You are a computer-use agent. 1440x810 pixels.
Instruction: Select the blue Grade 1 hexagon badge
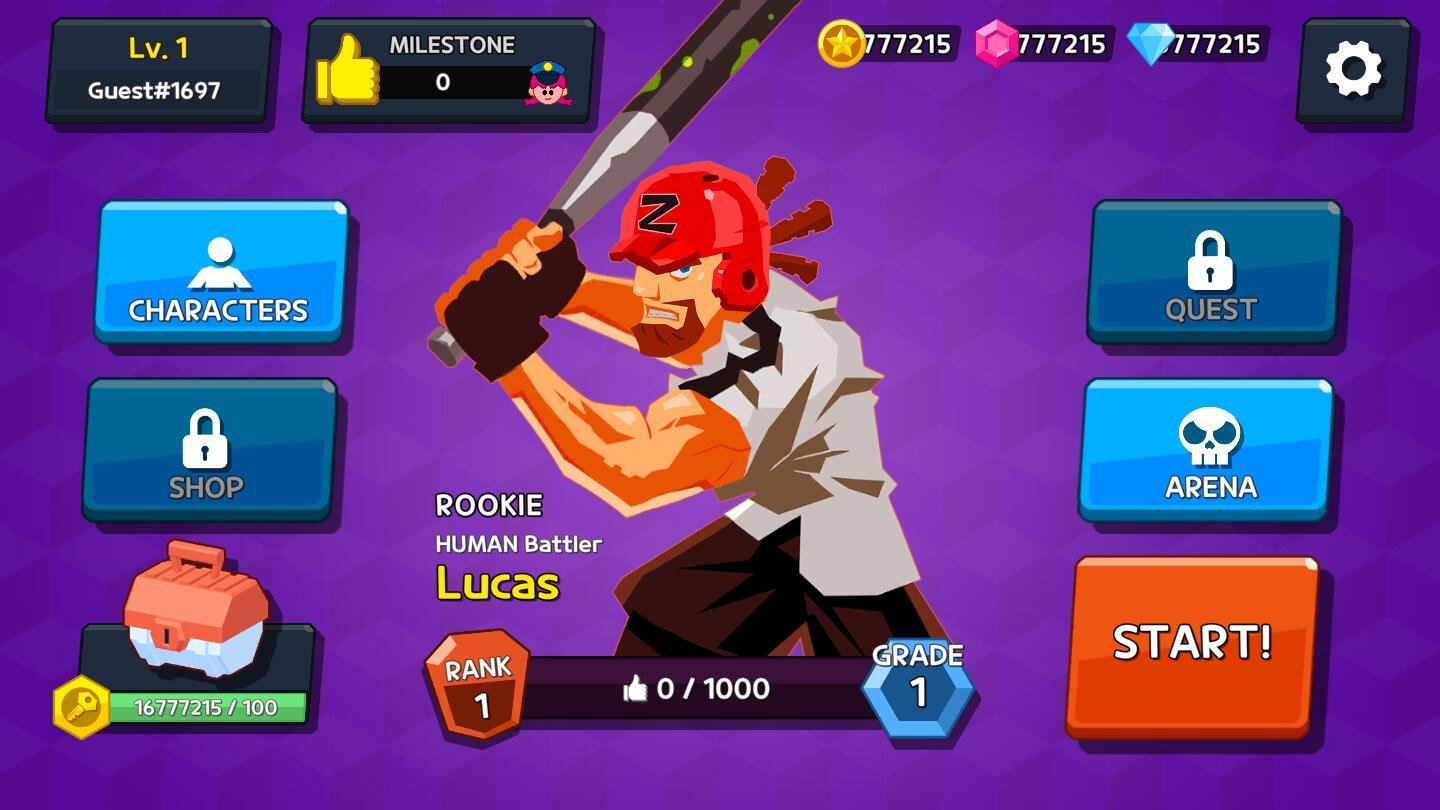(918, 686)
